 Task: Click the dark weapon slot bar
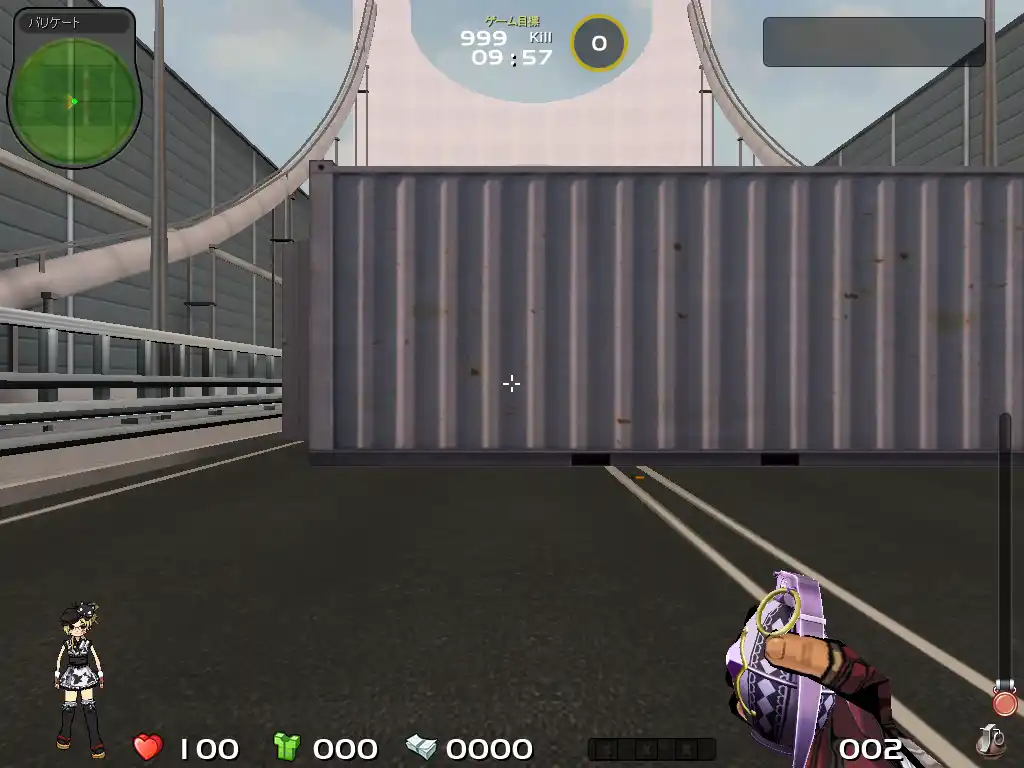[651, 749]
